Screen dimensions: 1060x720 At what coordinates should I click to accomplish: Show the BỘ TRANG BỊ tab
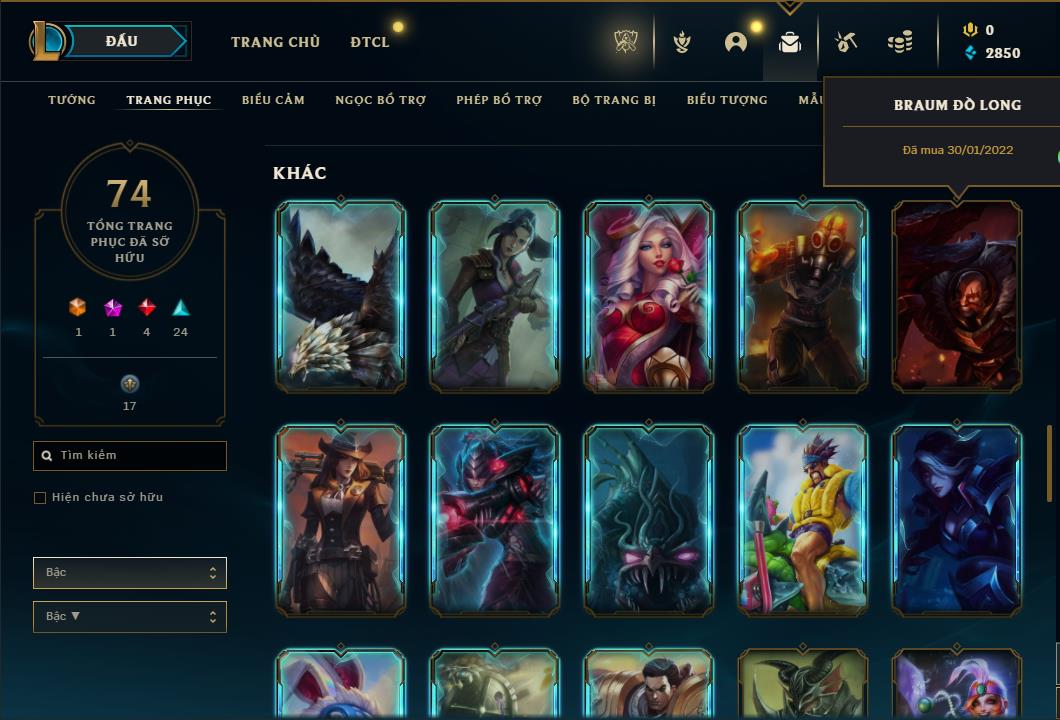tap(614, 100)
